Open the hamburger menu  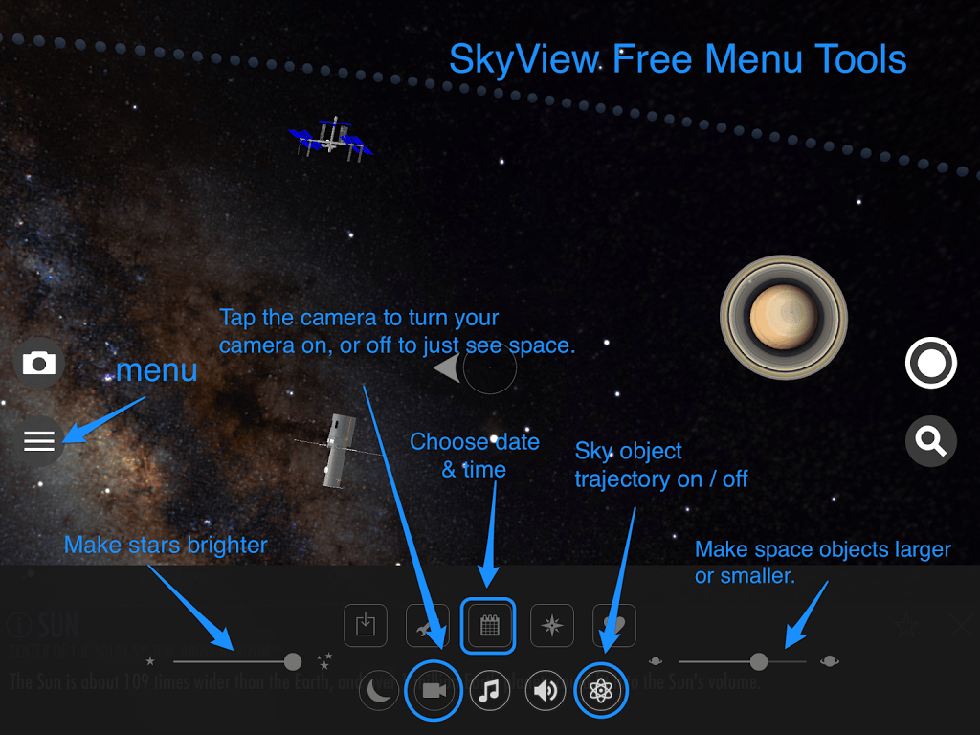pos(39,440)
